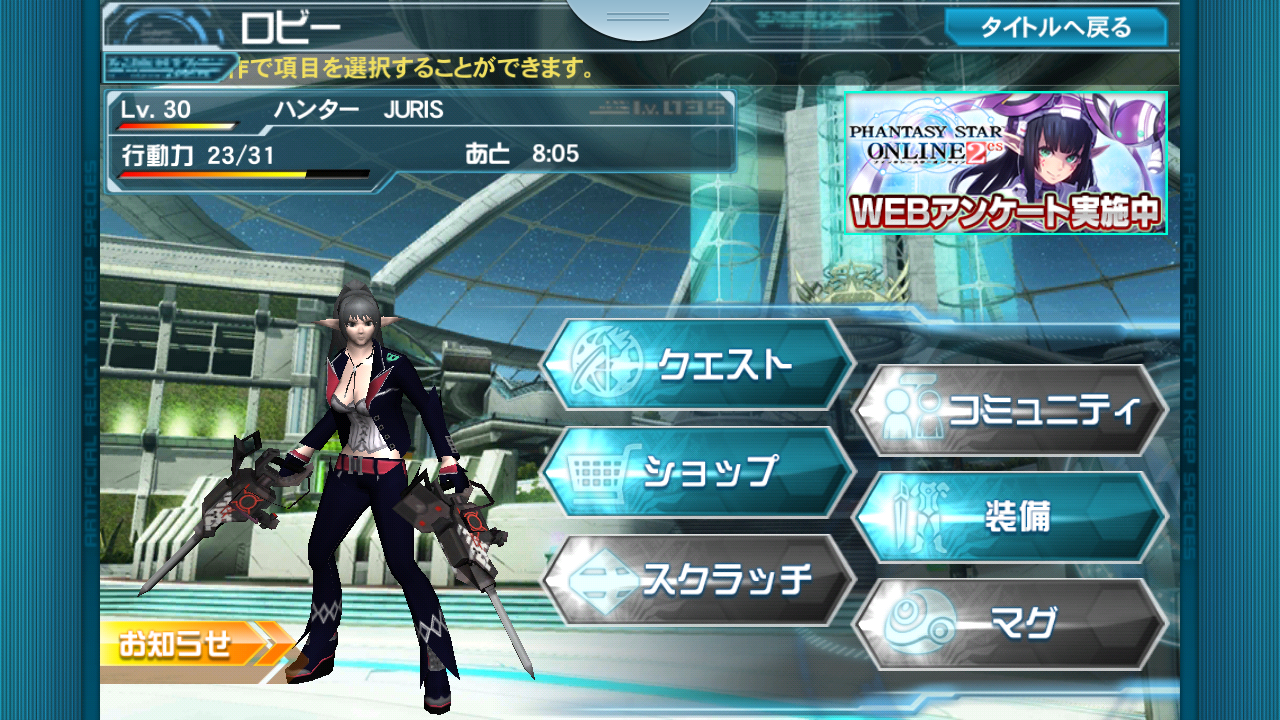This screenshot has height=720, width=1280.
Task: Tap the WEBアンケート survey banner
Action: point(1006,163)
